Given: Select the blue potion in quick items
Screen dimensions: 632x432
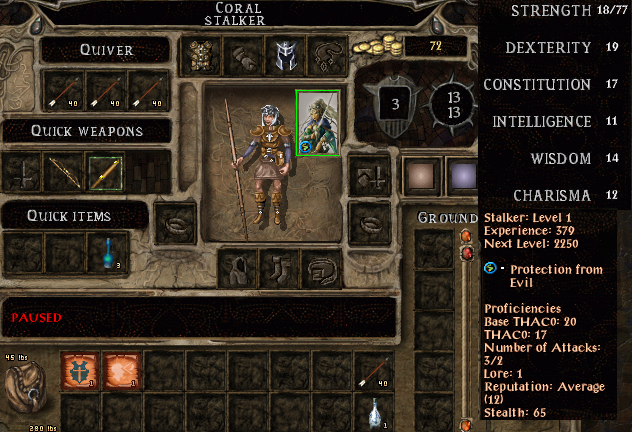Looking at the screenshot, I should (x=104, y=253).
